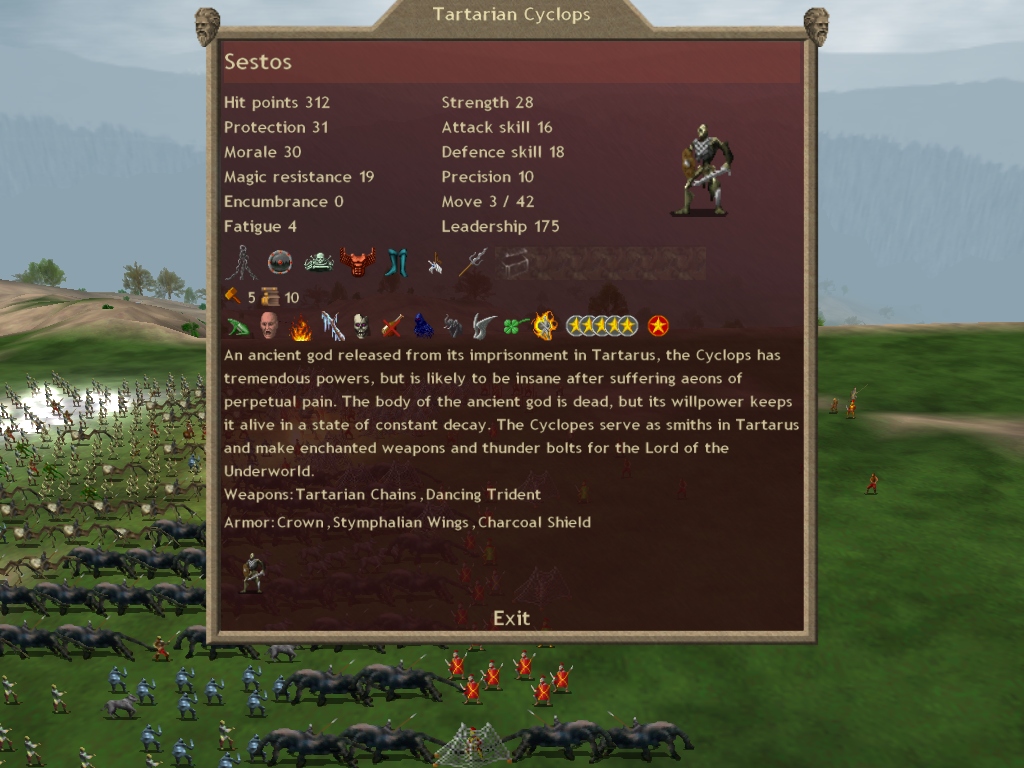The height and width of the screenshot is (768, 1024).
Task: Click the green frog ability icon
Action: pyautogui.click(x=239, y=326)
